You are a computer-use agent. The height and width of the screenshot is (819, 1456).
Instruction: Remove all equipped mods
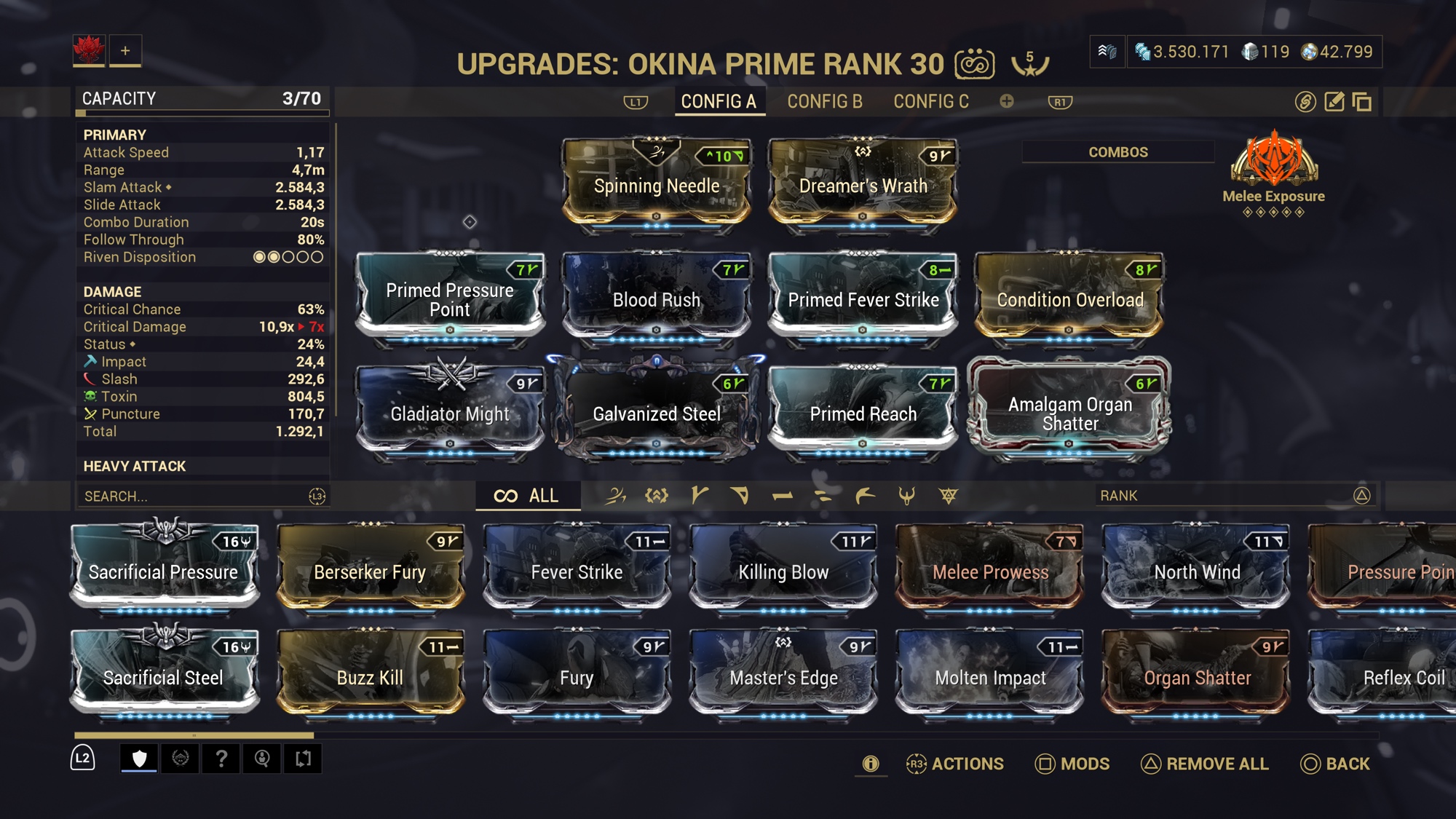pos(1204,764)
